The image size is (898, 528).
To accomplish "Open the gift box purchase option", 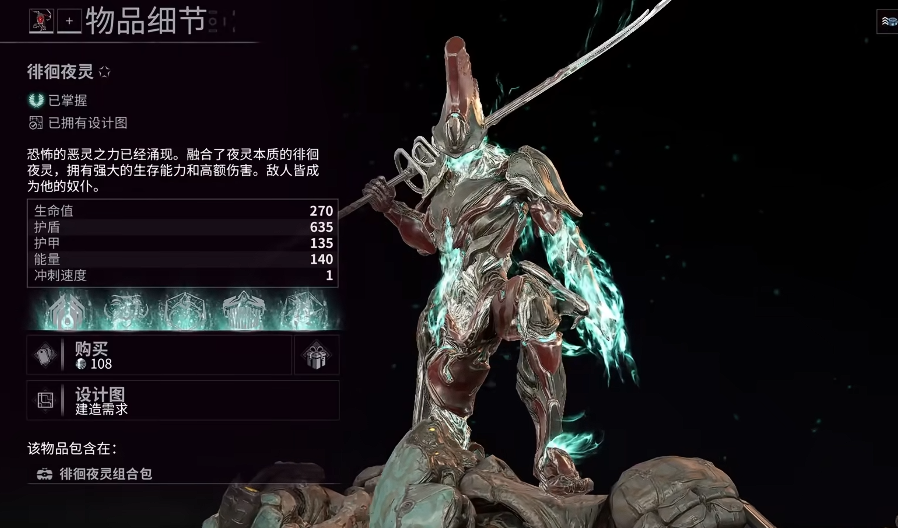I will 316,355.
